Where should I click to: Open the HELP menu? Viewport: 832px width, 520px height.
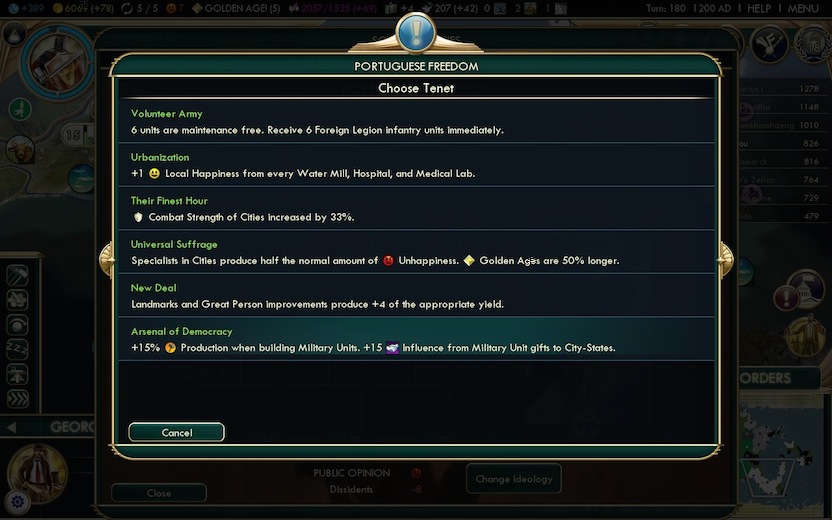pyautogui.click(x=759, y=8)
